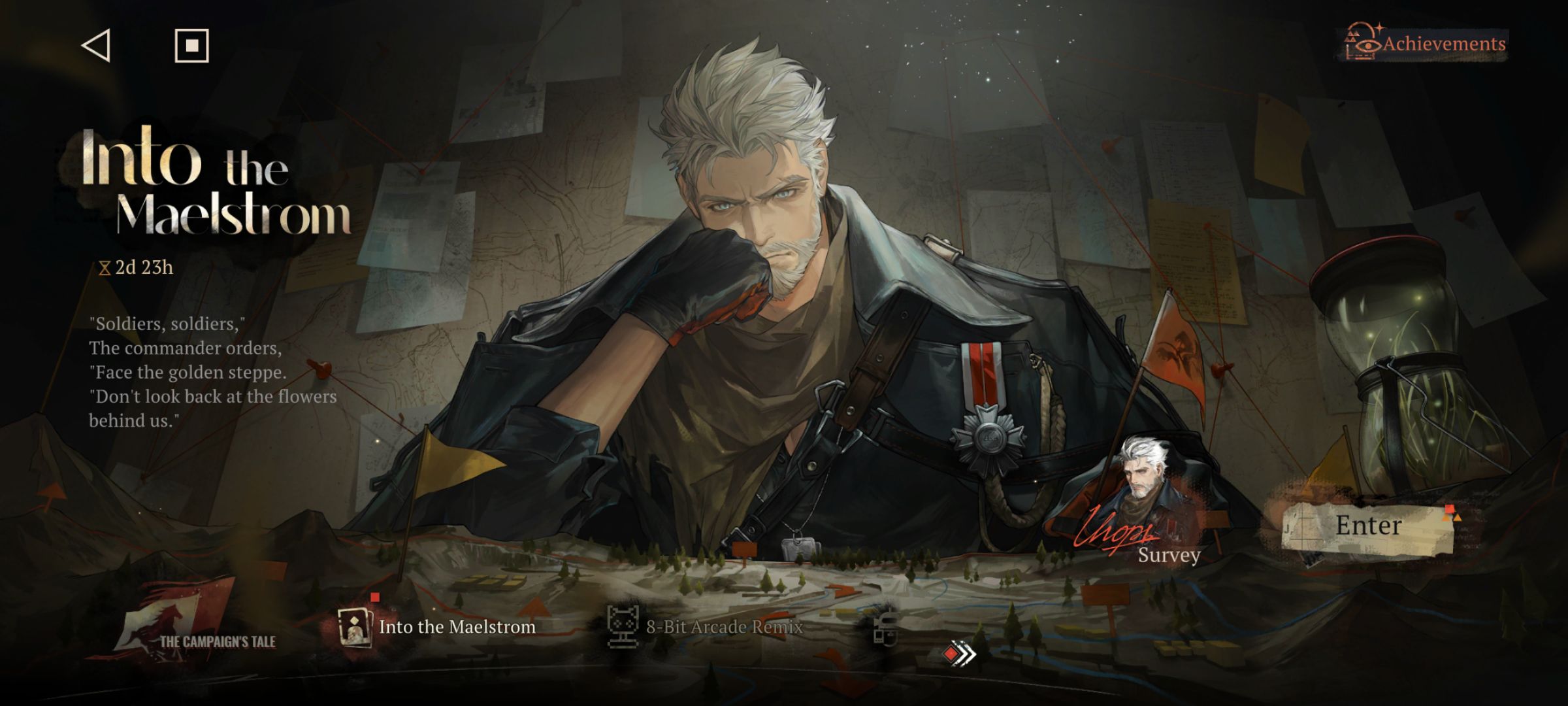Screen dimensions: 1568x706
Task: Switch to the Into the Maelstrom tab
Action: pyautogui.click(x=438, y=627)
